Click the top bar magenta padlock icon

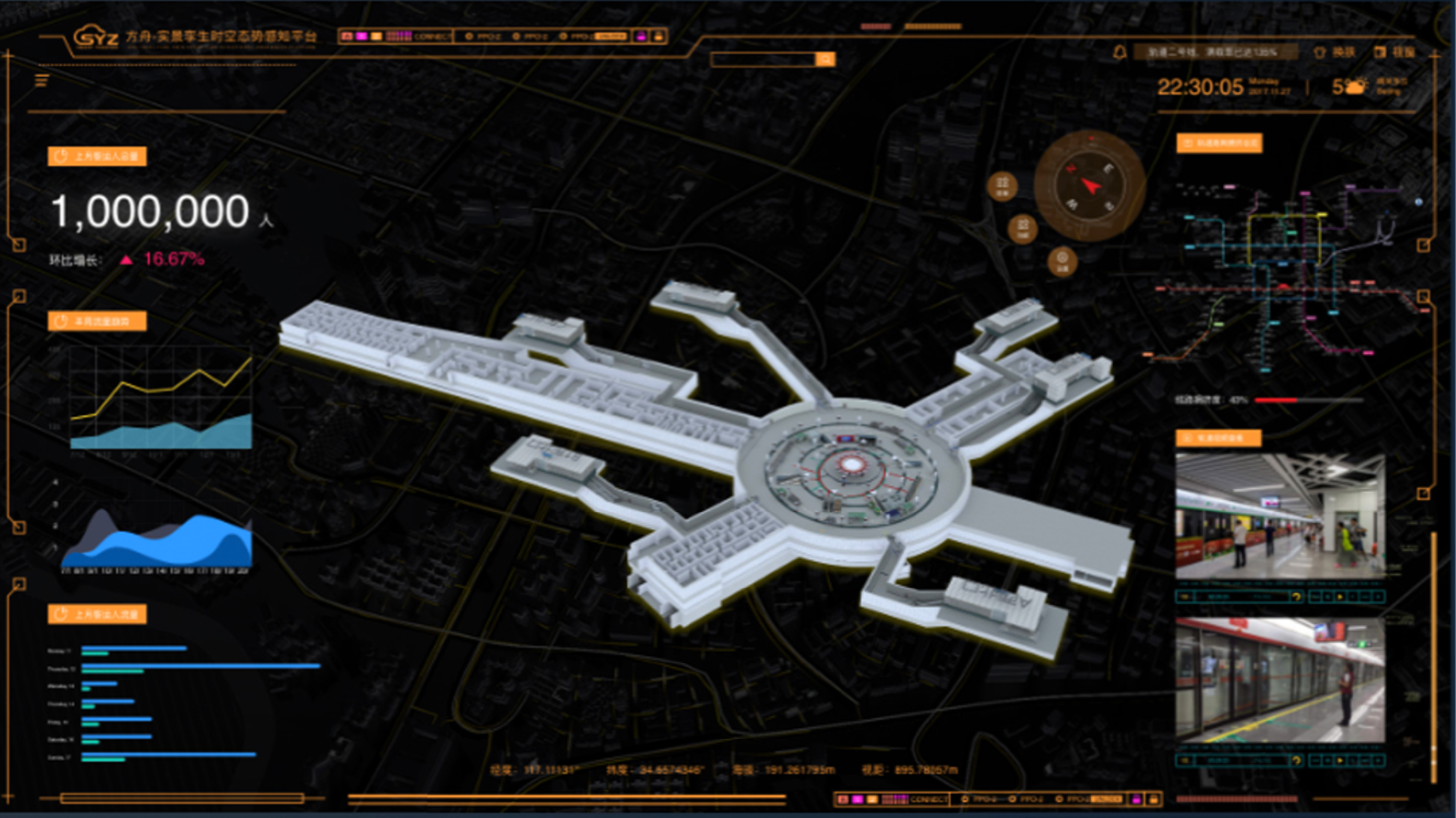point(641,36)
